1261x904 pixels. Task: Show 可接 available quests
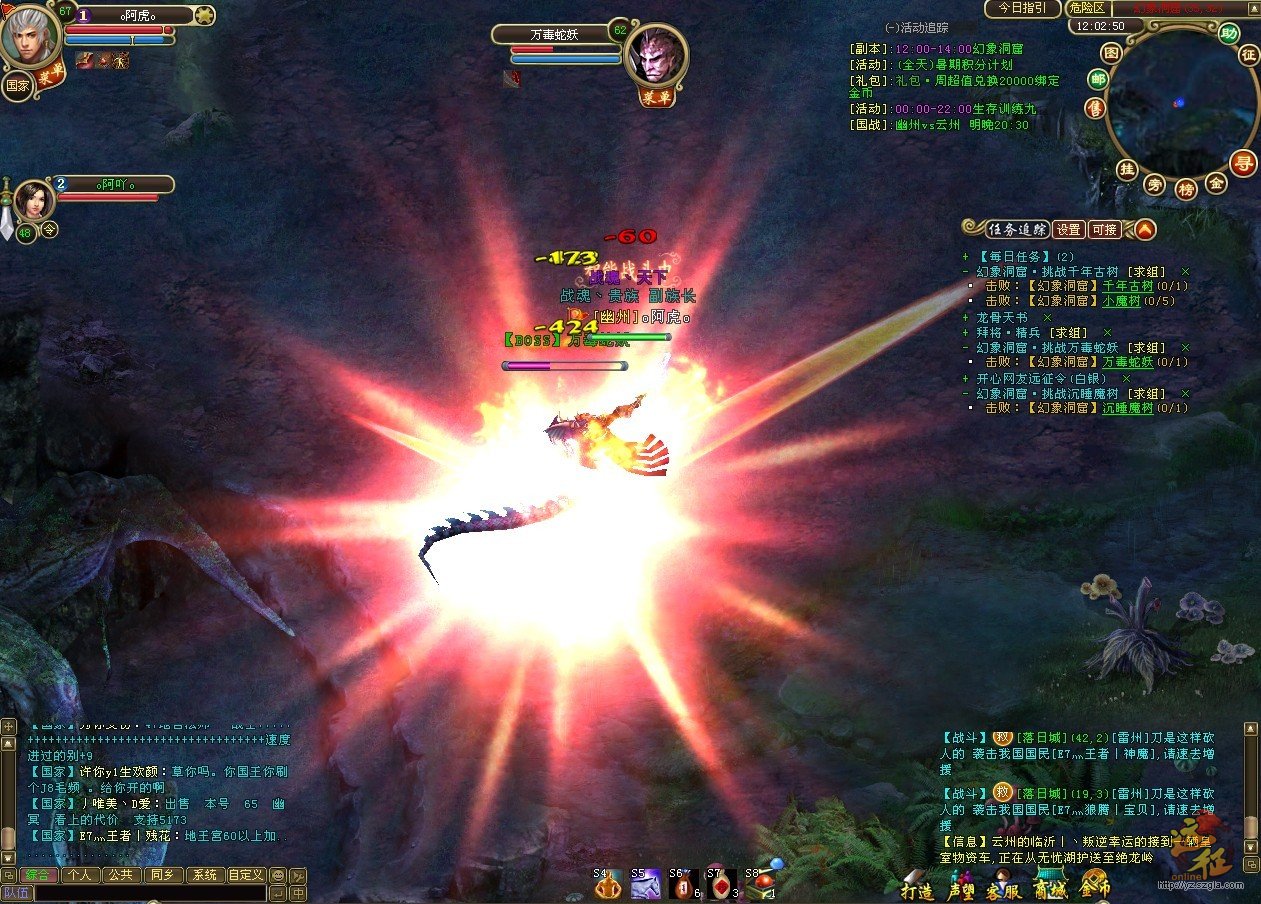pos(1104,229)
